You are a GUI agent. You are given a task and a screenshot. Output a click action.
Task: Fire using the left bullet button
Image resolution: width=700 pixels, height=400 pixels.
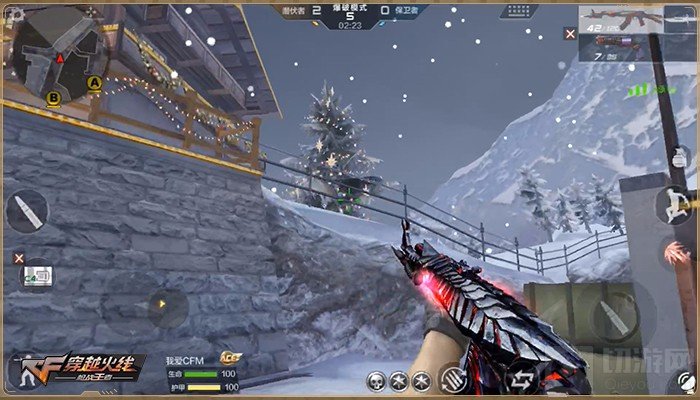pos(26,211)
